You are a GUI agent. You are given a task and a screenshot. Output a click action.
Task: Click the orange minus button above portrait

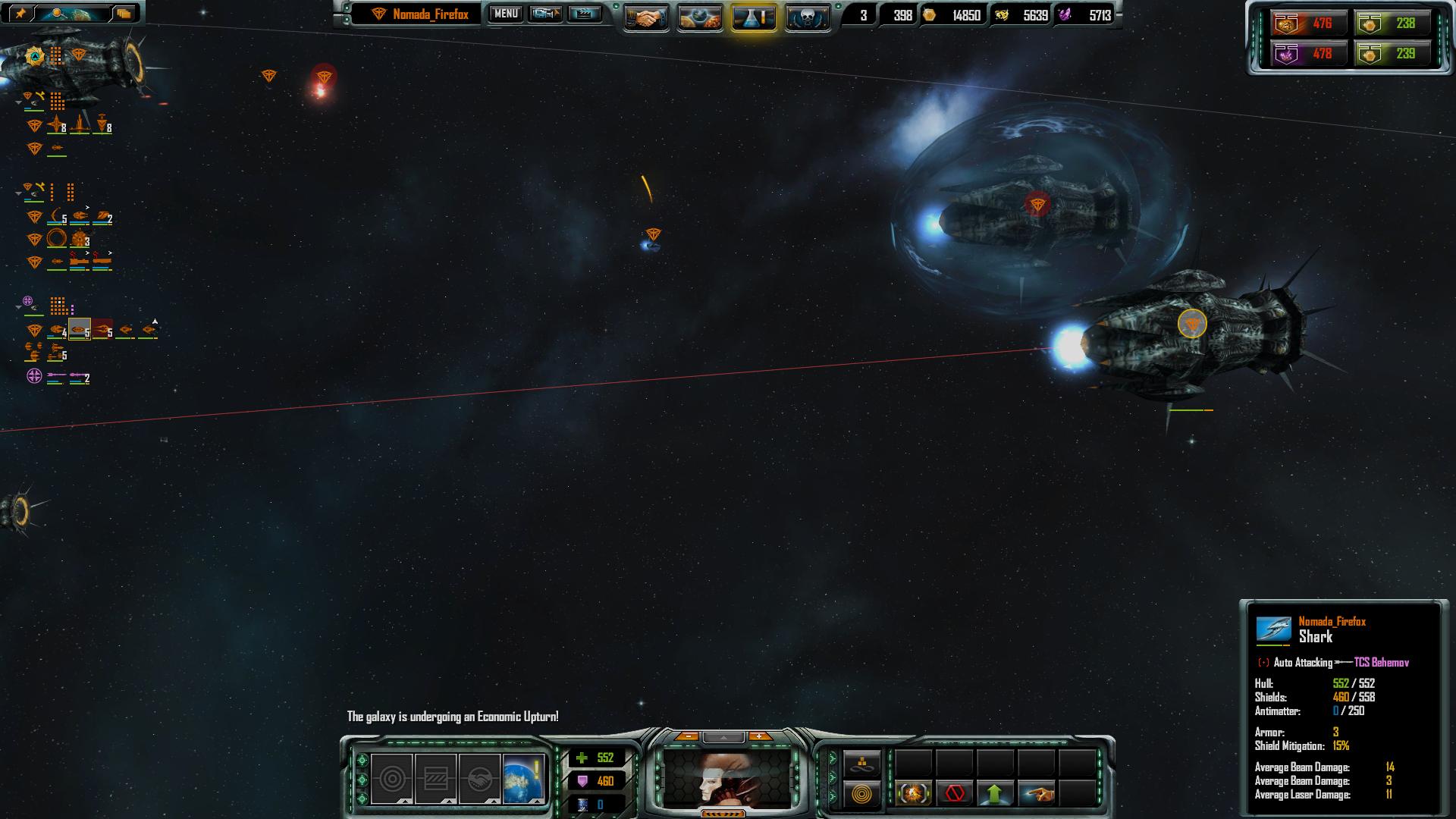click(687, 736)
